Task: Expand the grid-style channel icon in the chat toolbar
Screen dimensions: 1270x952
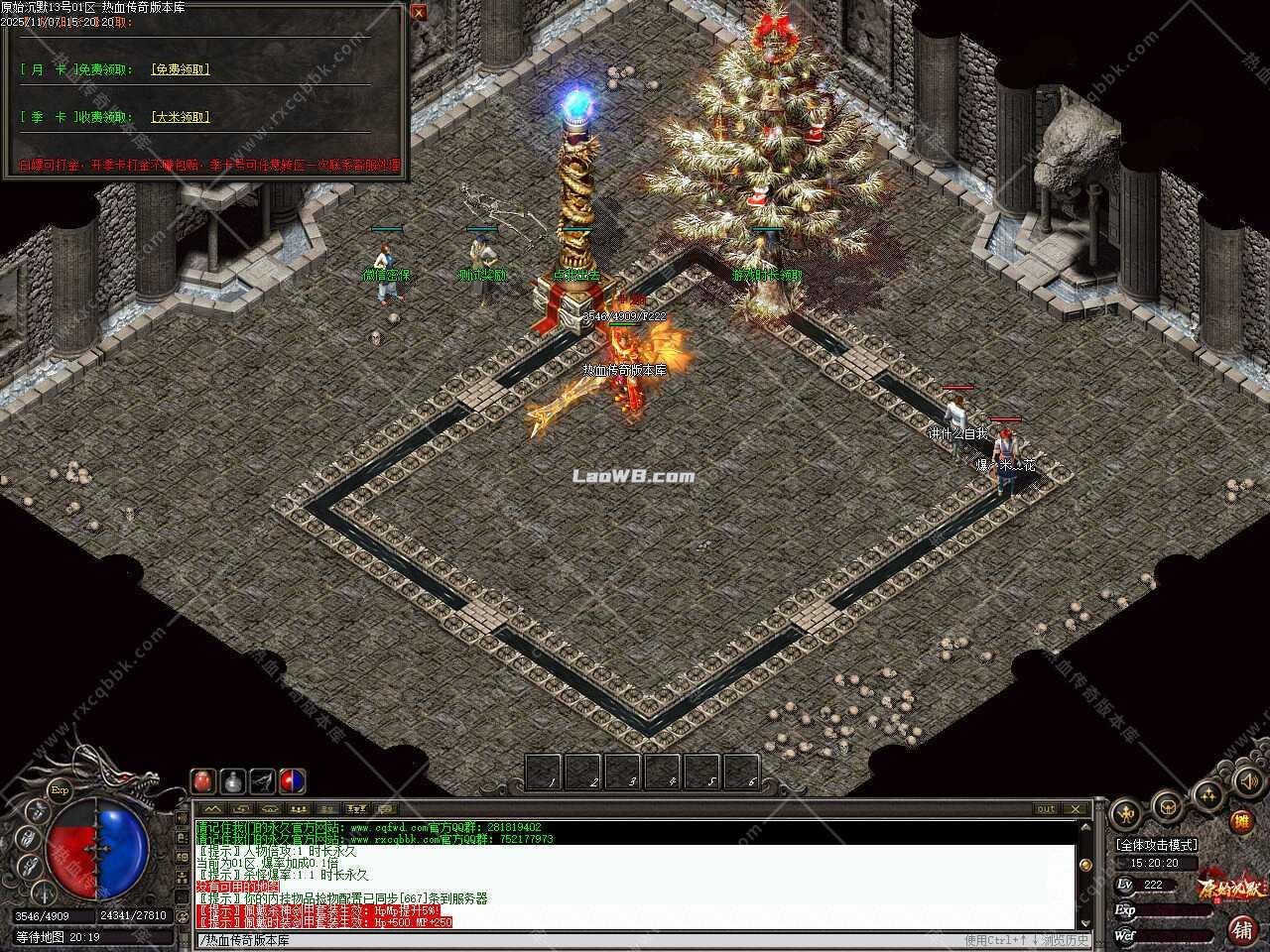Action: pyautogui.click(x=298, y=809)
